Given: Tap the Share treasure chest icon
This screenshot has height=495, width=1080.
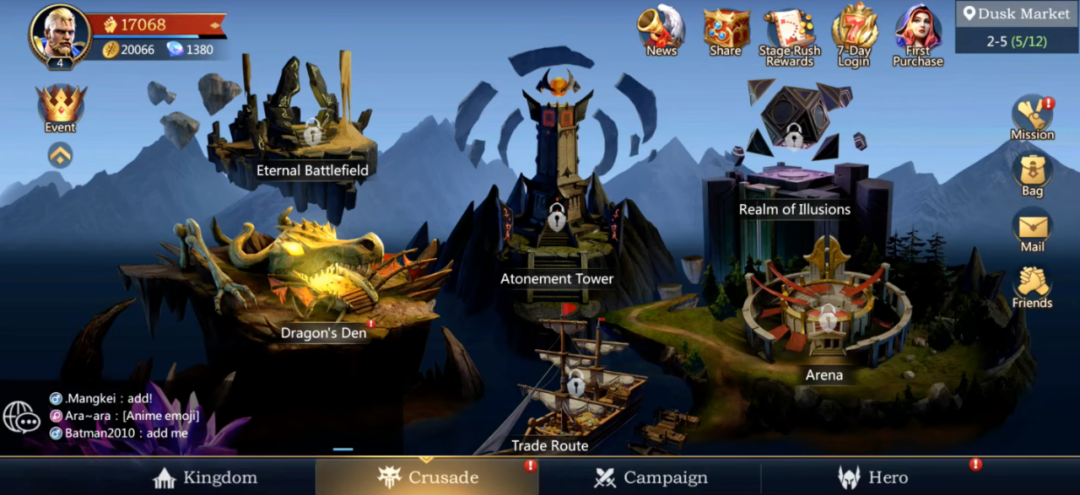Looking at the screenshot, I should point(726,30).
